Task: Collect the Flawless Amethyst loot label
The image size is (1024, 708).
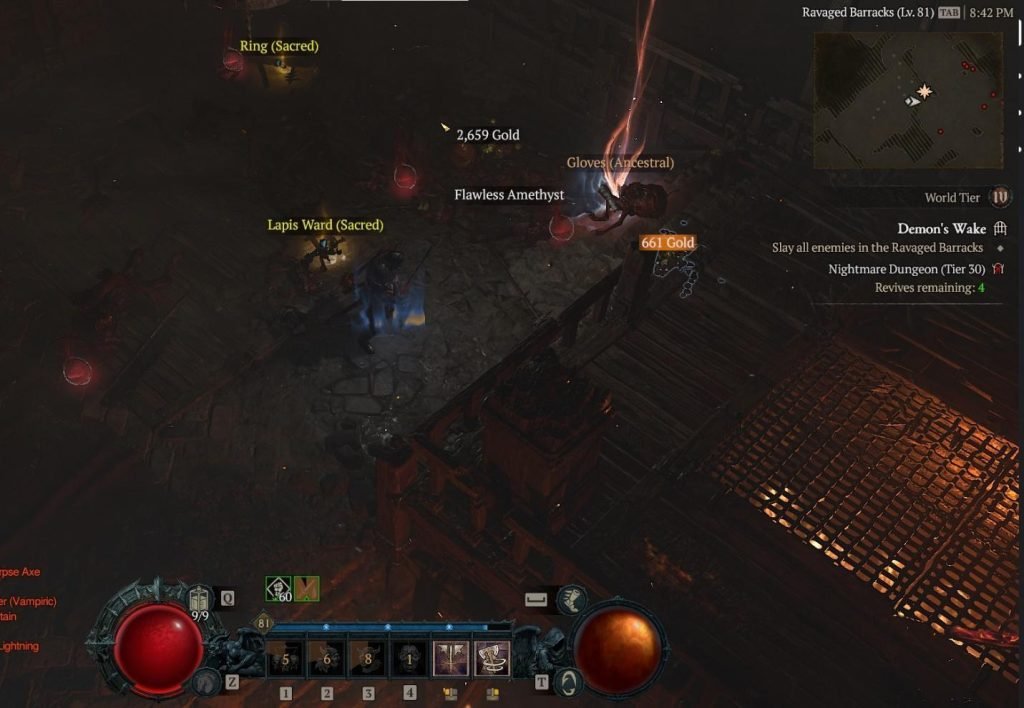Action: pyautogui.click(x=509, y=195)
